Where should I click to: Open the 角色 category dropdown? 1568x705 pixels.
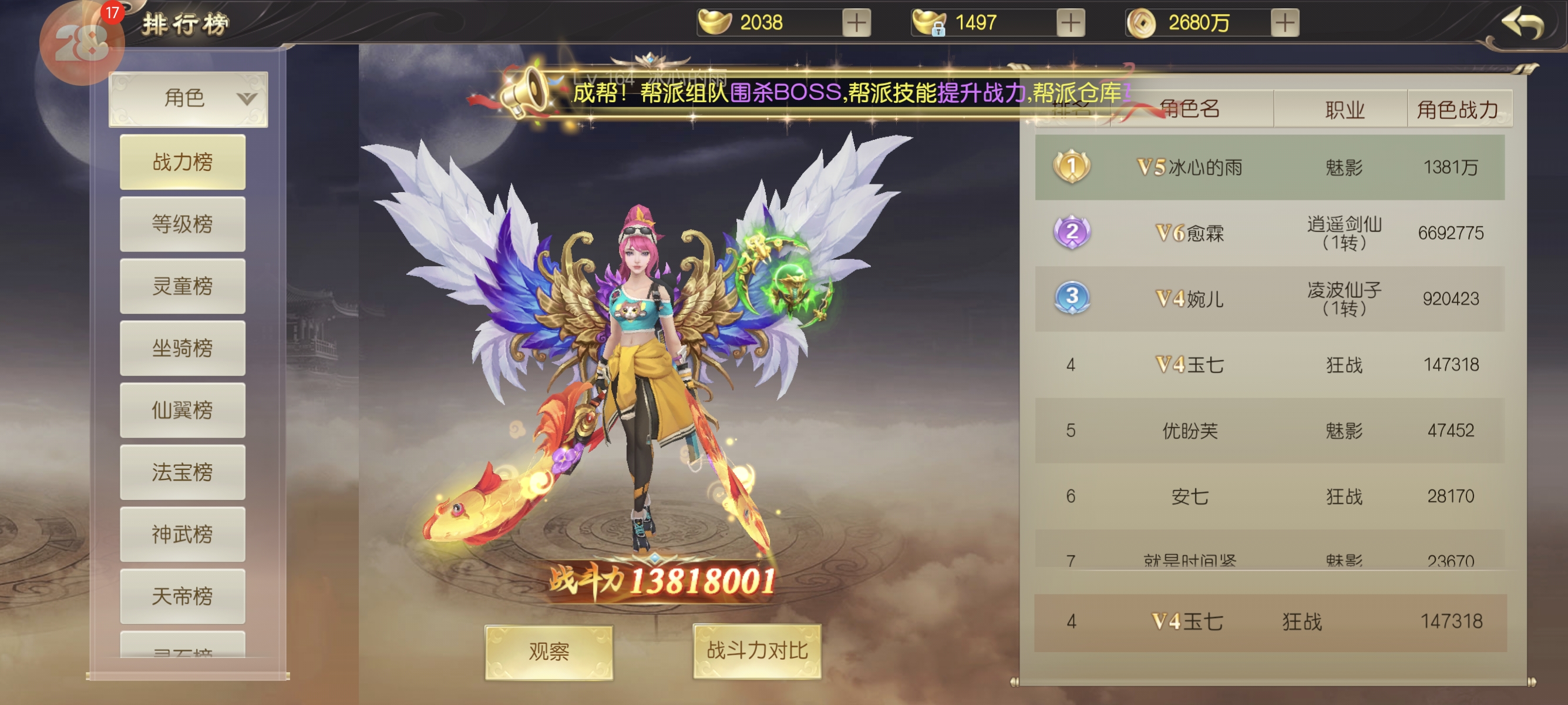tap(188, 99)
